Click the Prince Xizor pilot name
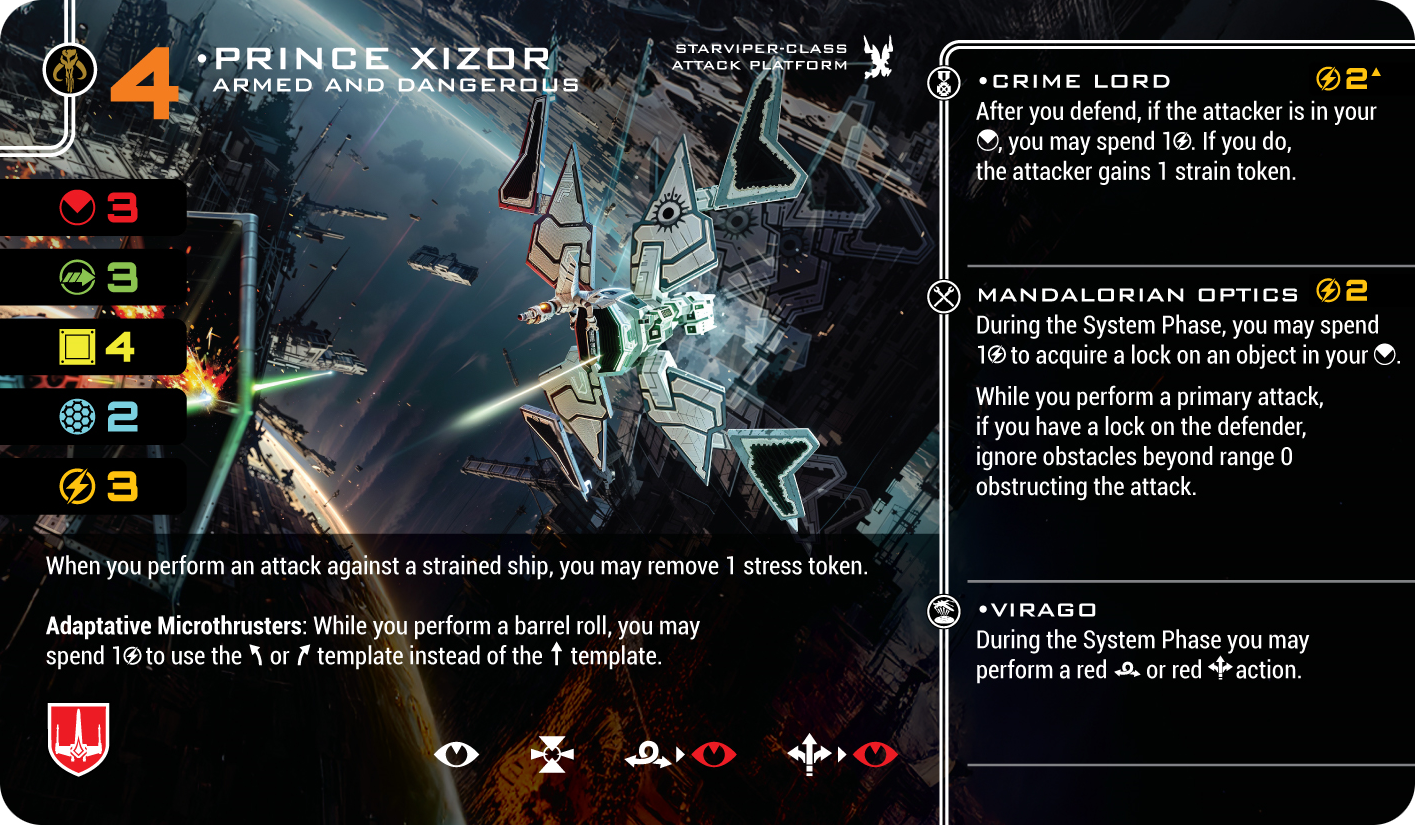The height and width of the screenshot is (825, 1415). click(383, 59)
